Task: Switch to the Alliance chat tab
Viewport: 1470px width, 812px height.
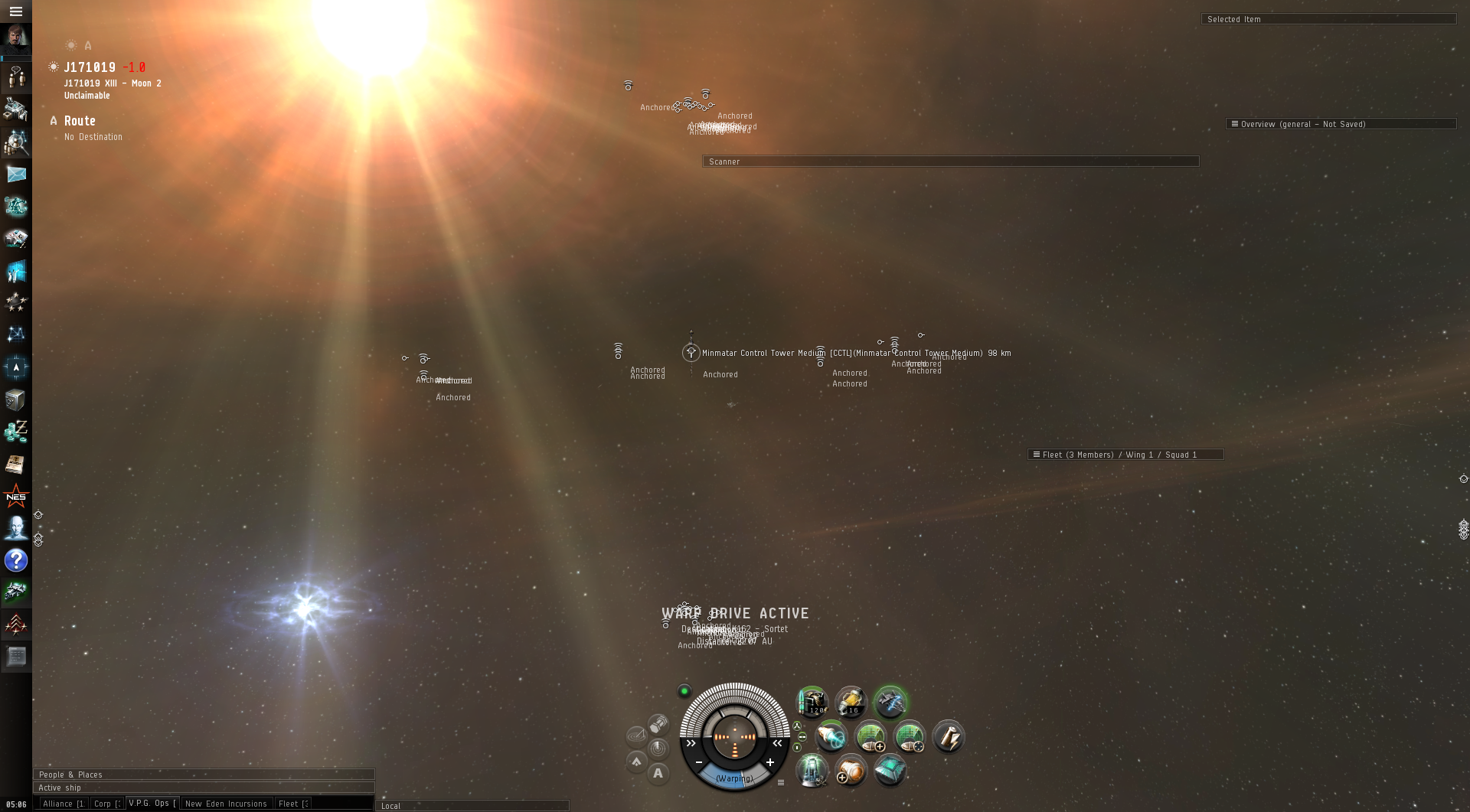Action: [63, 804]
